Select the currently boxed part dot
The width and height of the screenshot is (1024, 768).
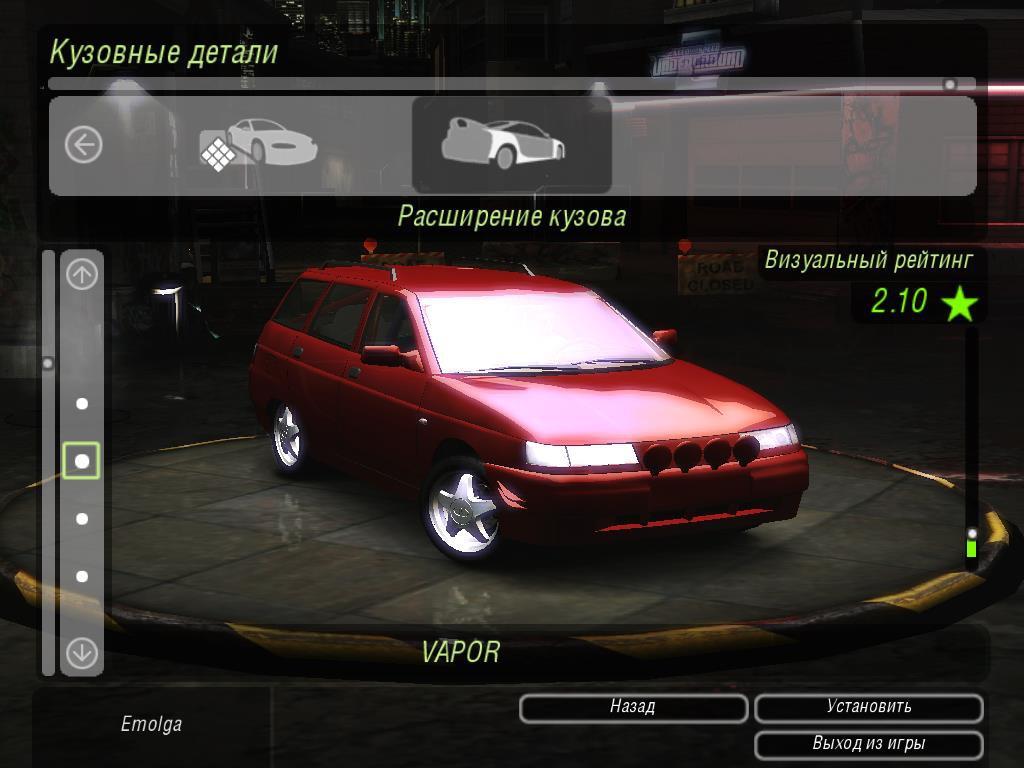(82, 461)
